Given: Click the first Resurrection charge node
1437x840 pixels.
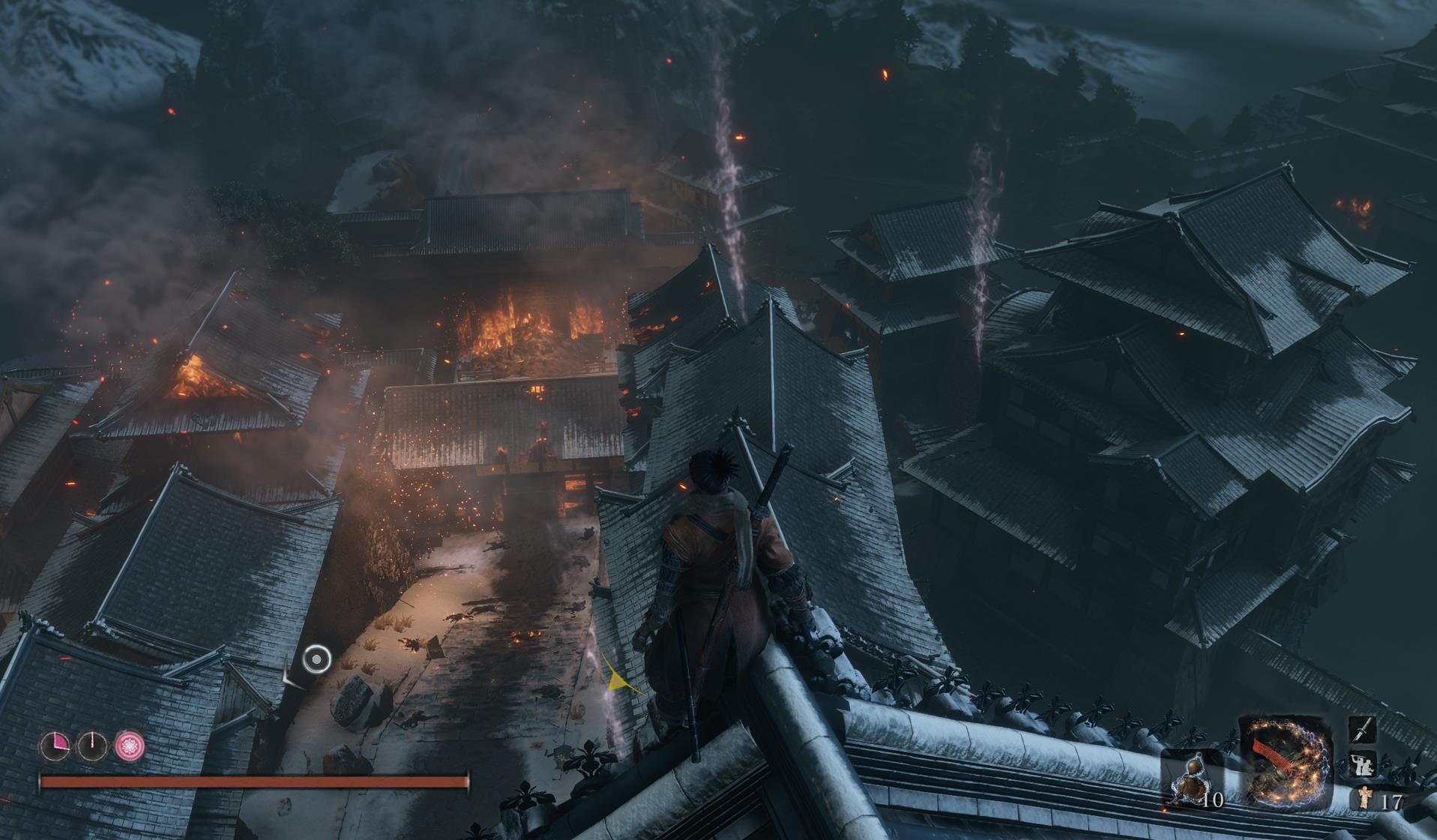Looking at the screenshot, I should pos(55,746).
